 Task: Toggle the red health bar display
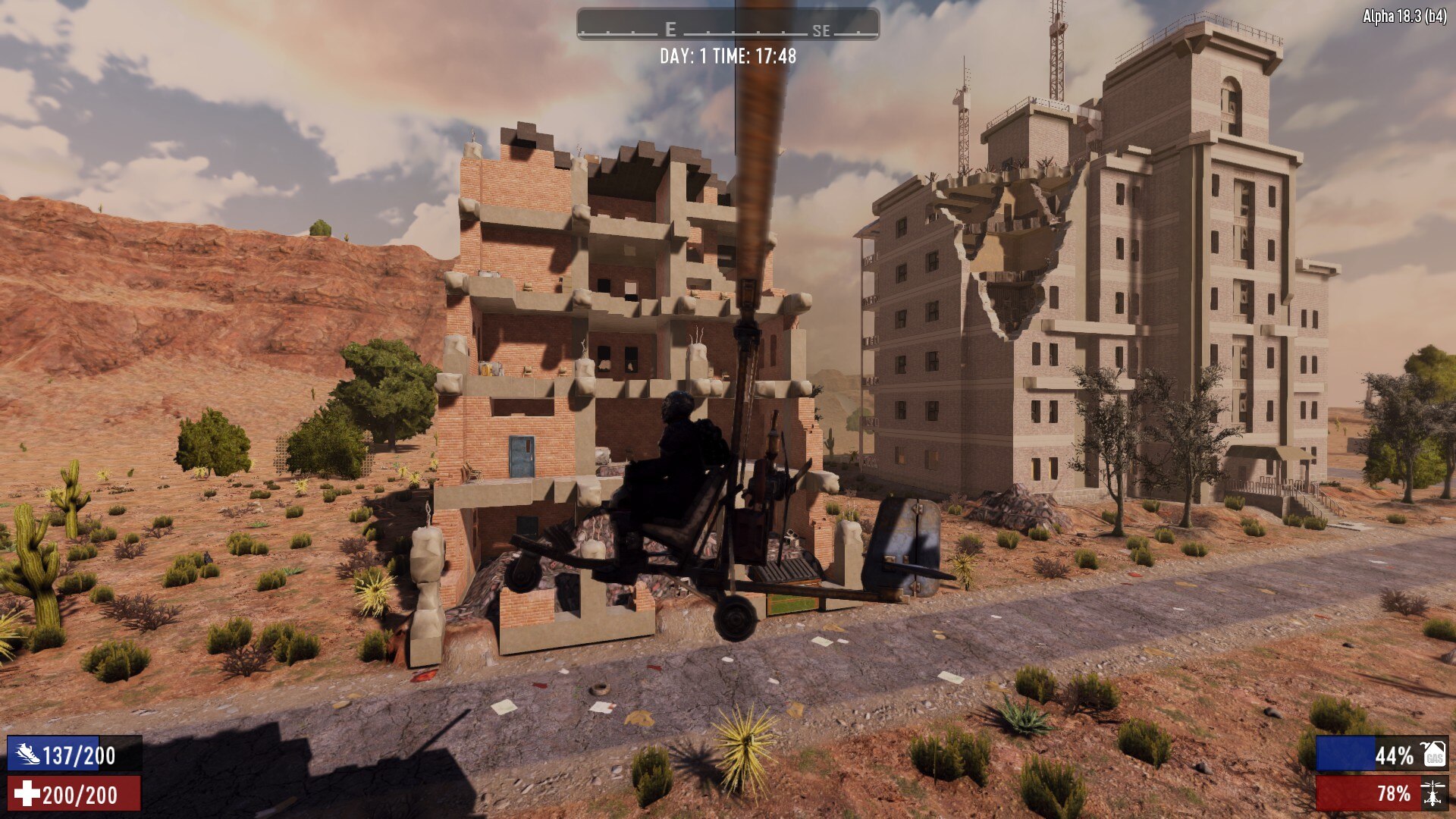point(76,795)
